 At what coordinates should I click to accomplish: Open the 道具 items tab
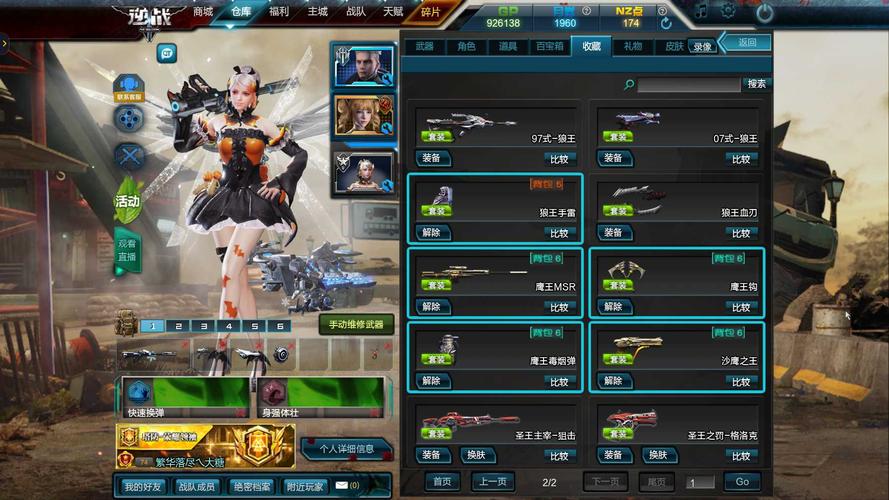[x=508, y=46]
